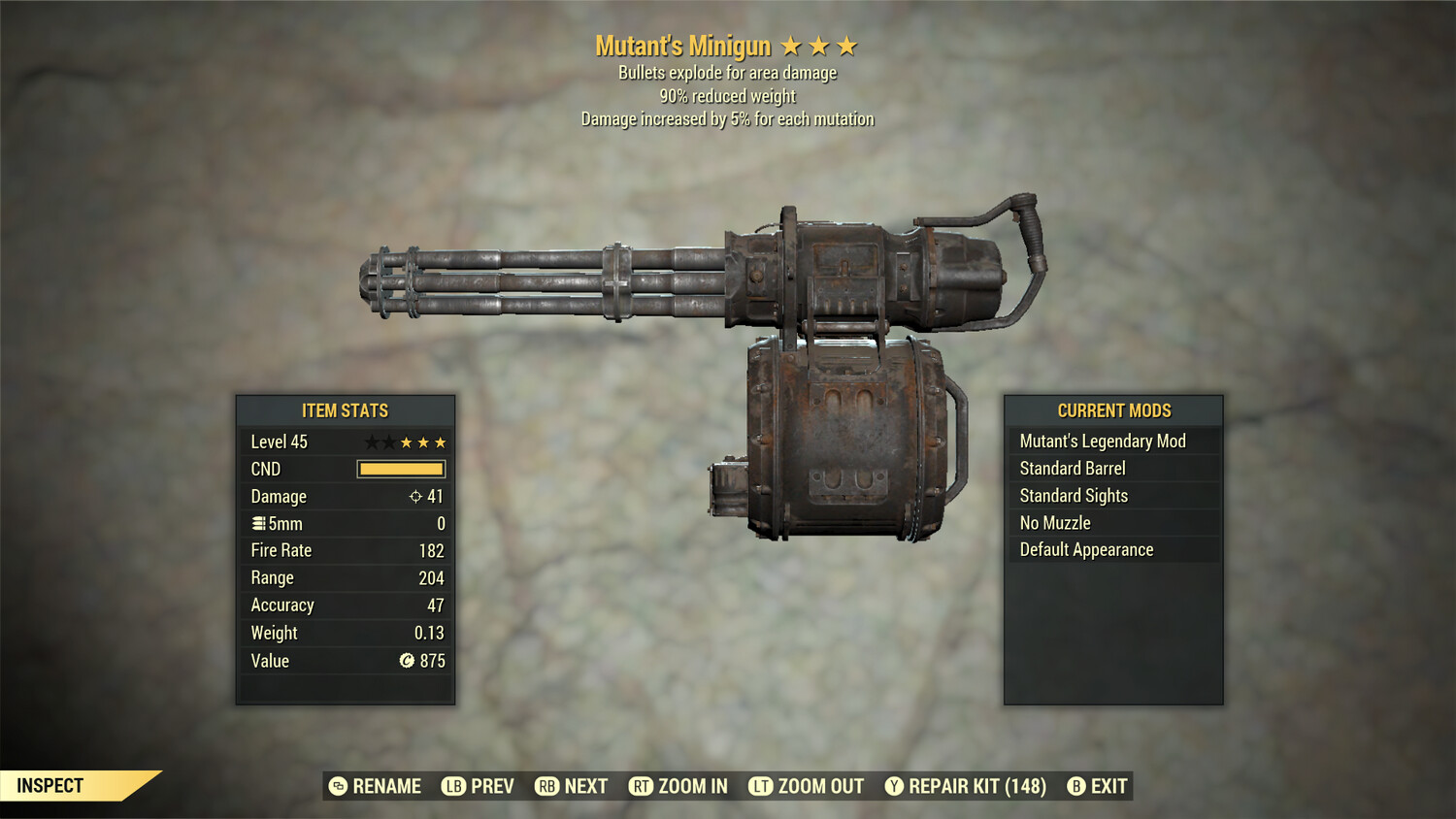This screenshot has width=1456, height=819.
Task: Click the CURRENT MODS panel header
Action: [x=1114, y=409]
